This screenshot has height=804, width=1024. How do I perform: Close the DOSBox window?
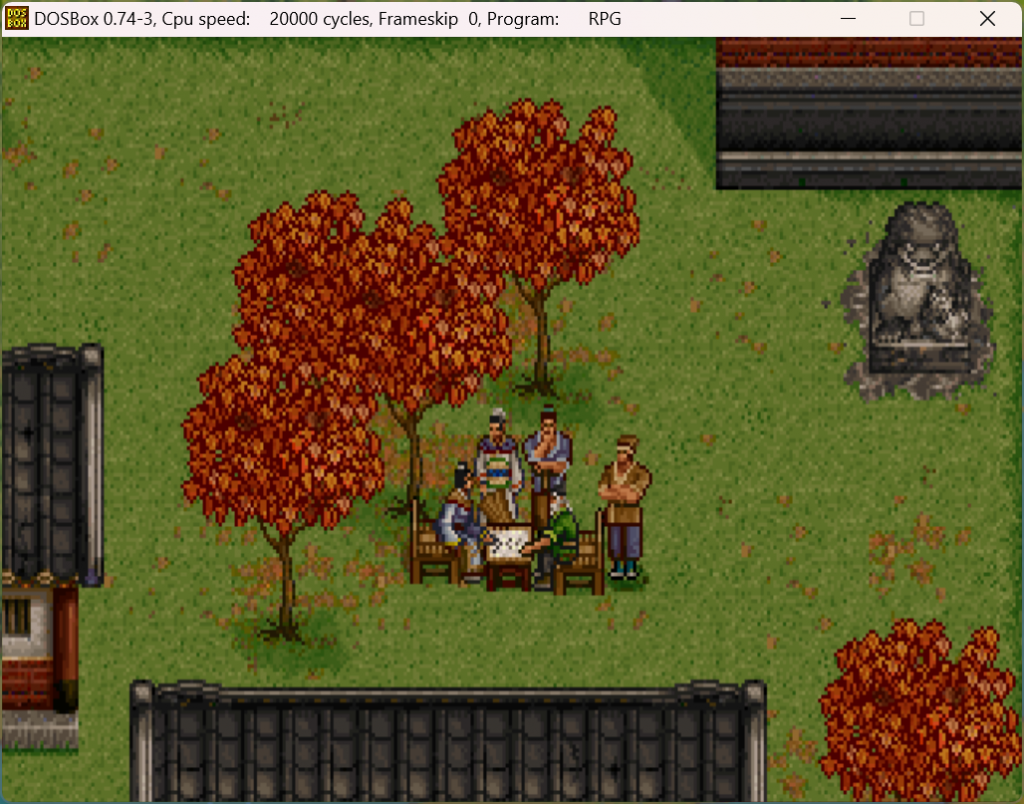pos(986,18)
